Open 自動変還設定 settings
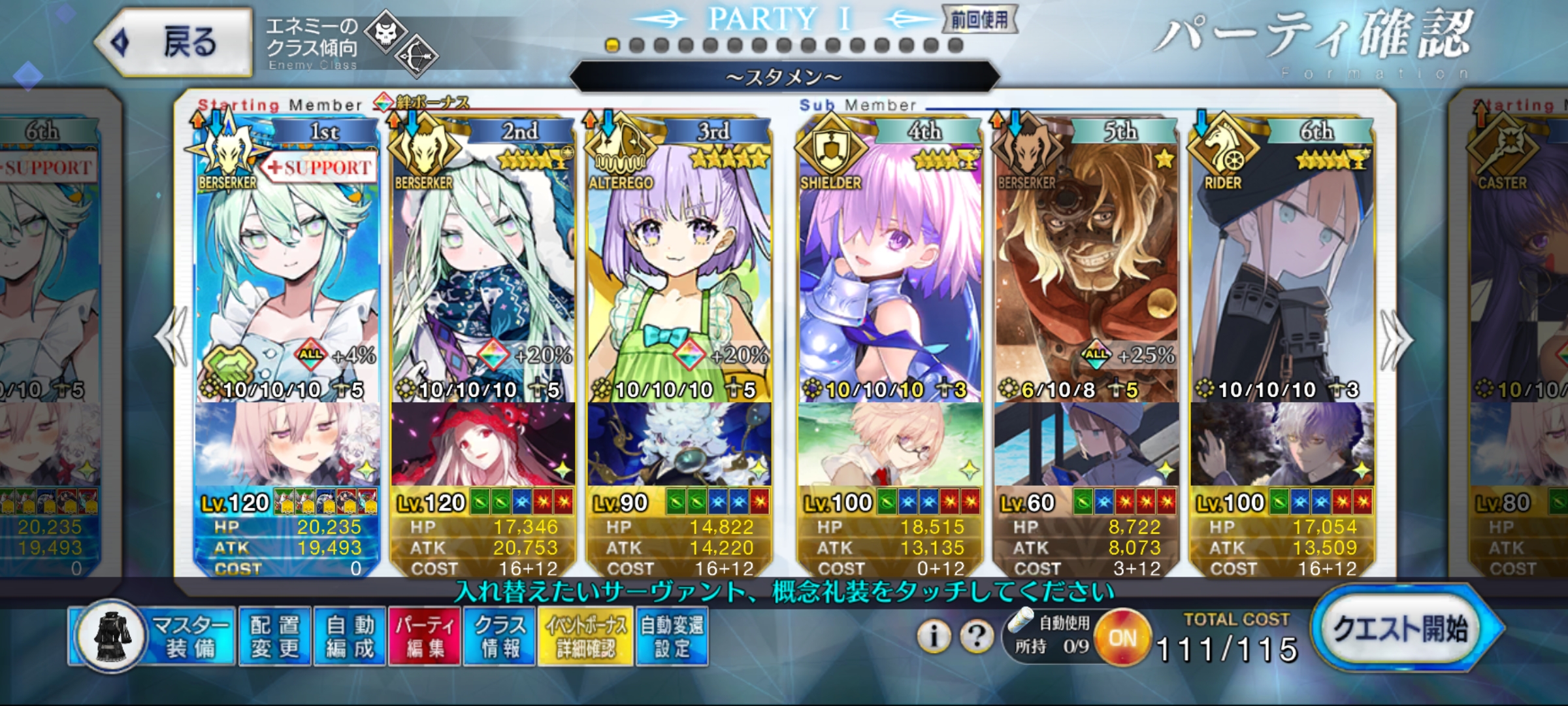 [672, 636]
